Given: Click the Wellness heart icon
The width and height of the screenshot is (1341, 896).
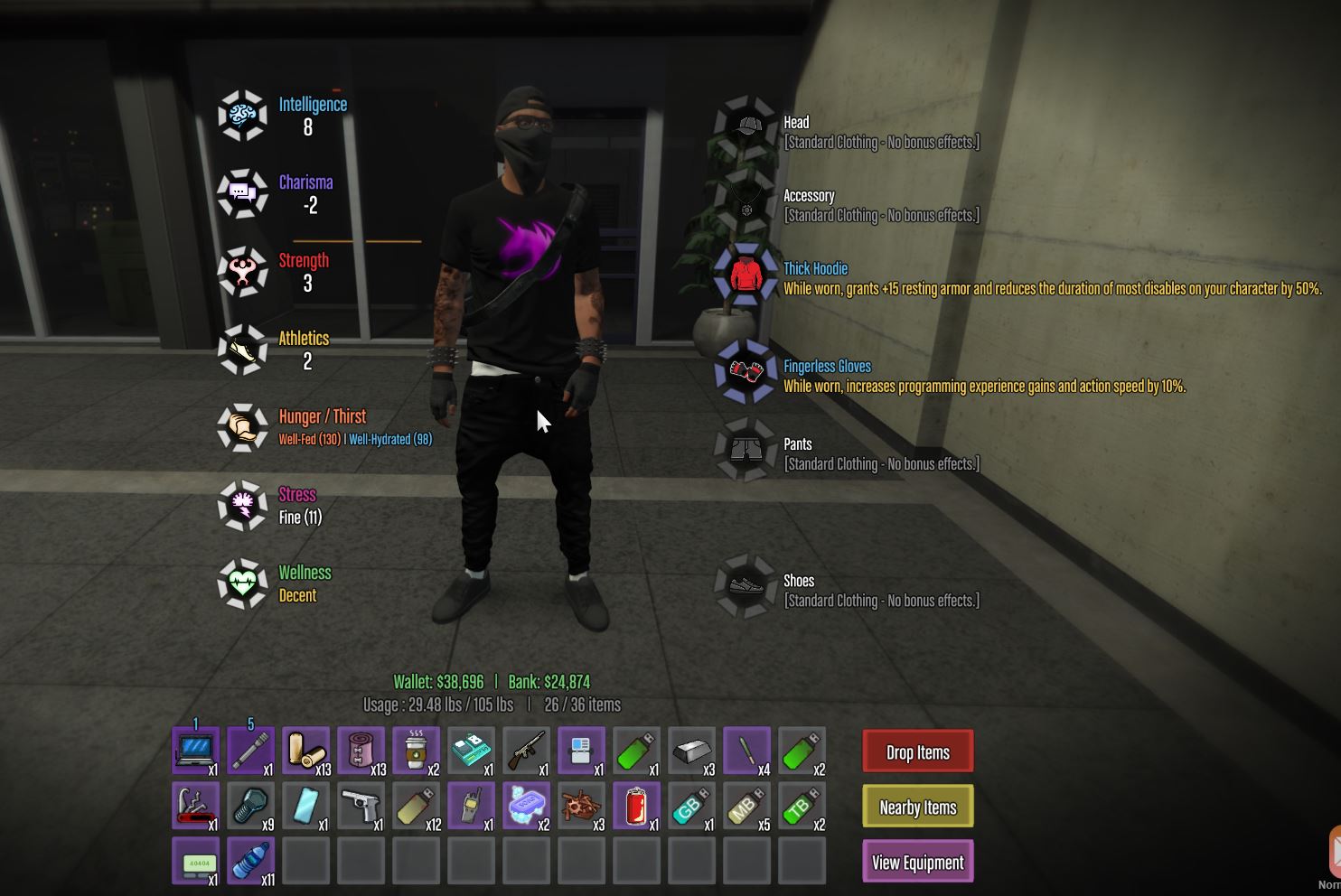Looking at the screenshot, I should pos(241,584).
